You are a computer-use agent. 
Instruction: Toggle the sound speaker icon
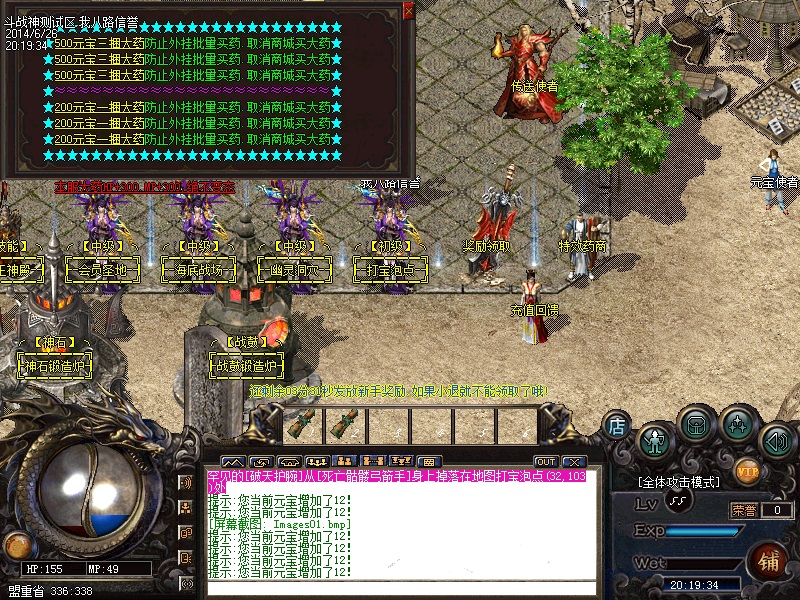(776, 440)
